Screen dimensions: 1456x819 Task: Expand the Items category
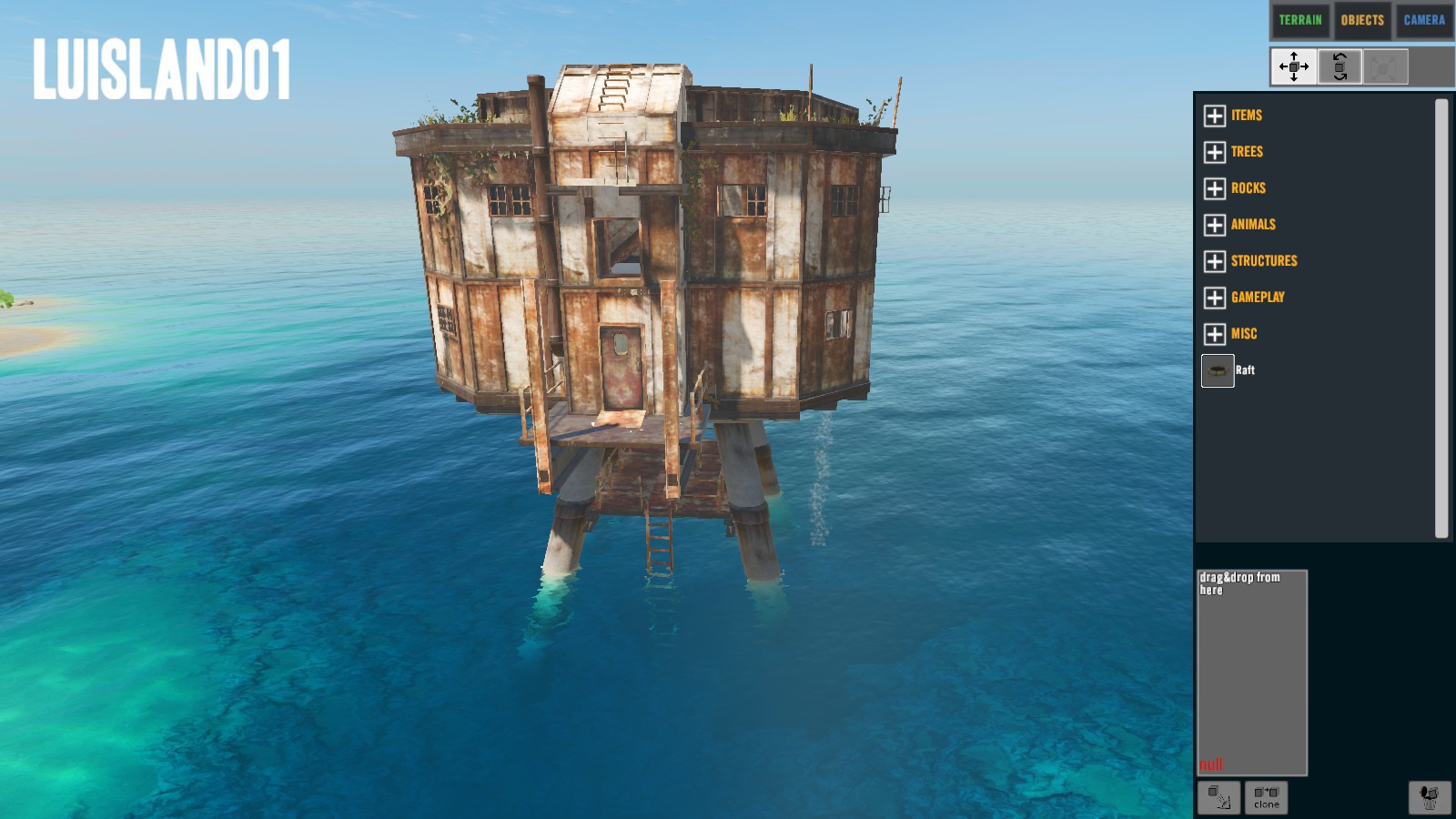[1215, 116]
